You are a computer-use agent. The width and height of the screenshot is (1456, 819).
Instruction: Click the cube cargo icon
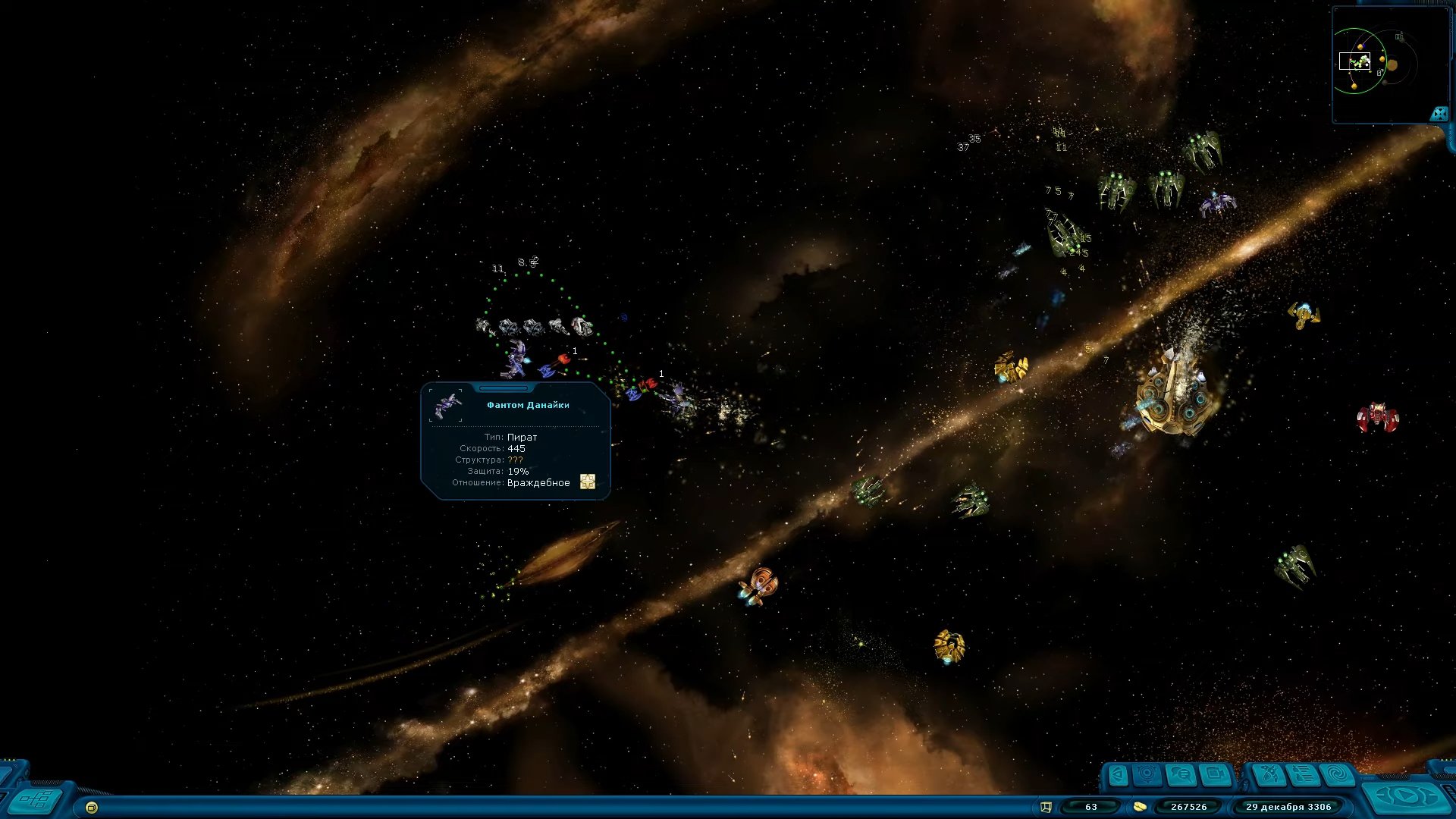1046,807
